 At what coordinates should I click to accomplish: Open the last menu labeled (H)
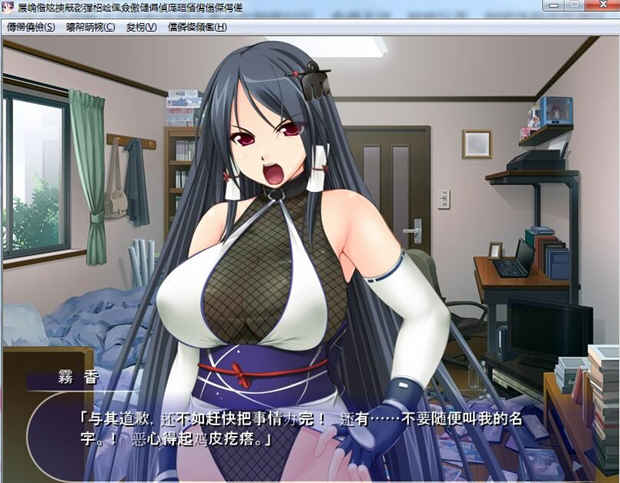coord(196,27)
